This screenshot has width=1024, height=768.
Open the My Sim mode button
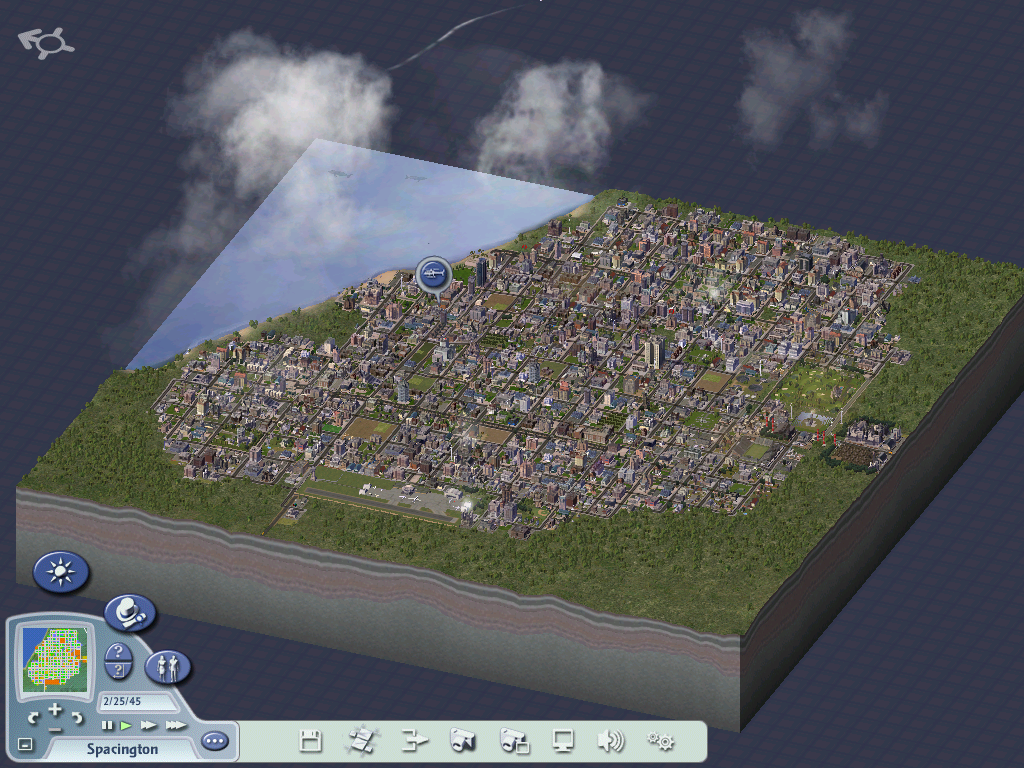click(x=168, y=667)
